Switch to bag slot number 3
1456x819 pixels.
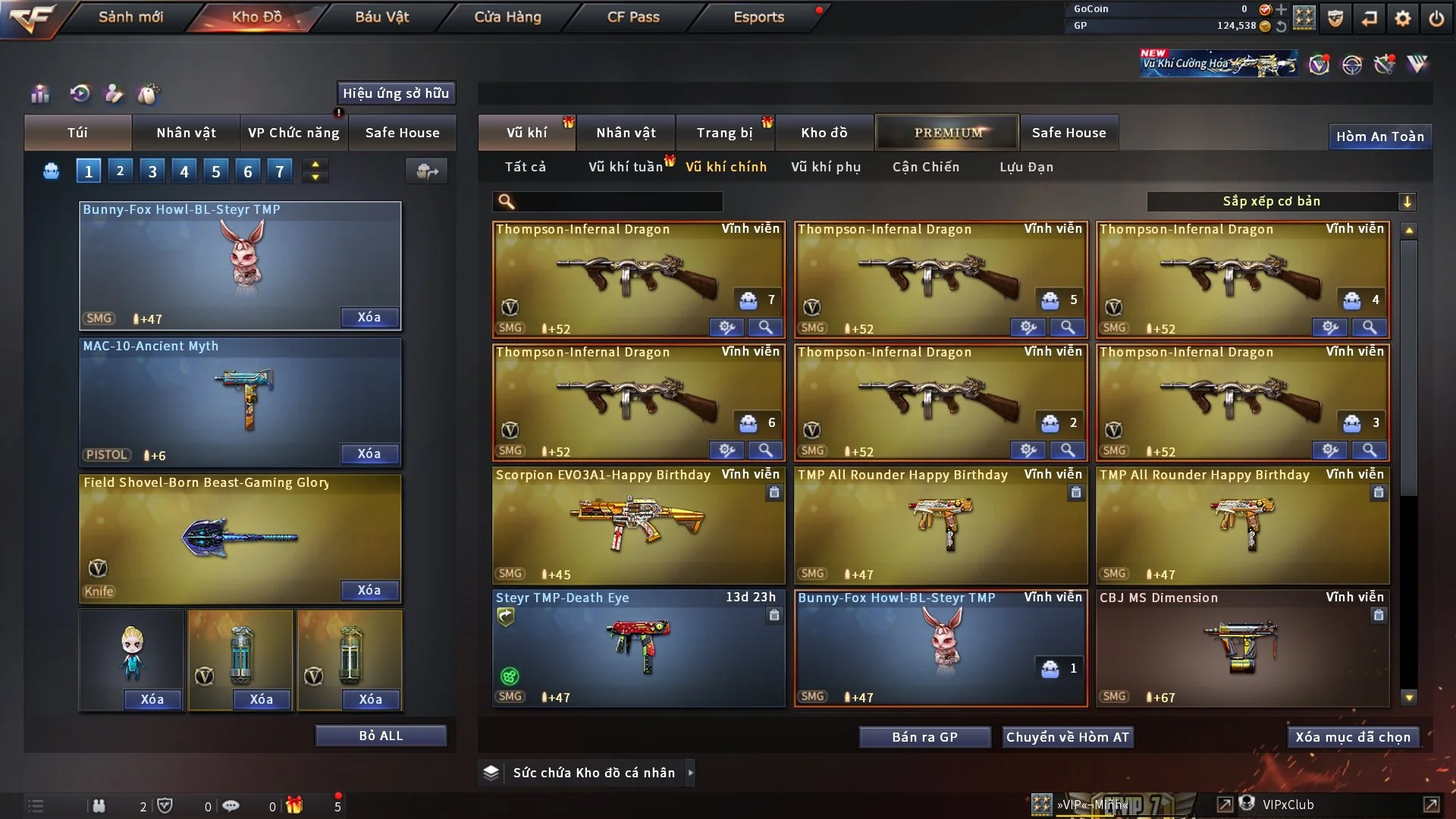[152, 171]
